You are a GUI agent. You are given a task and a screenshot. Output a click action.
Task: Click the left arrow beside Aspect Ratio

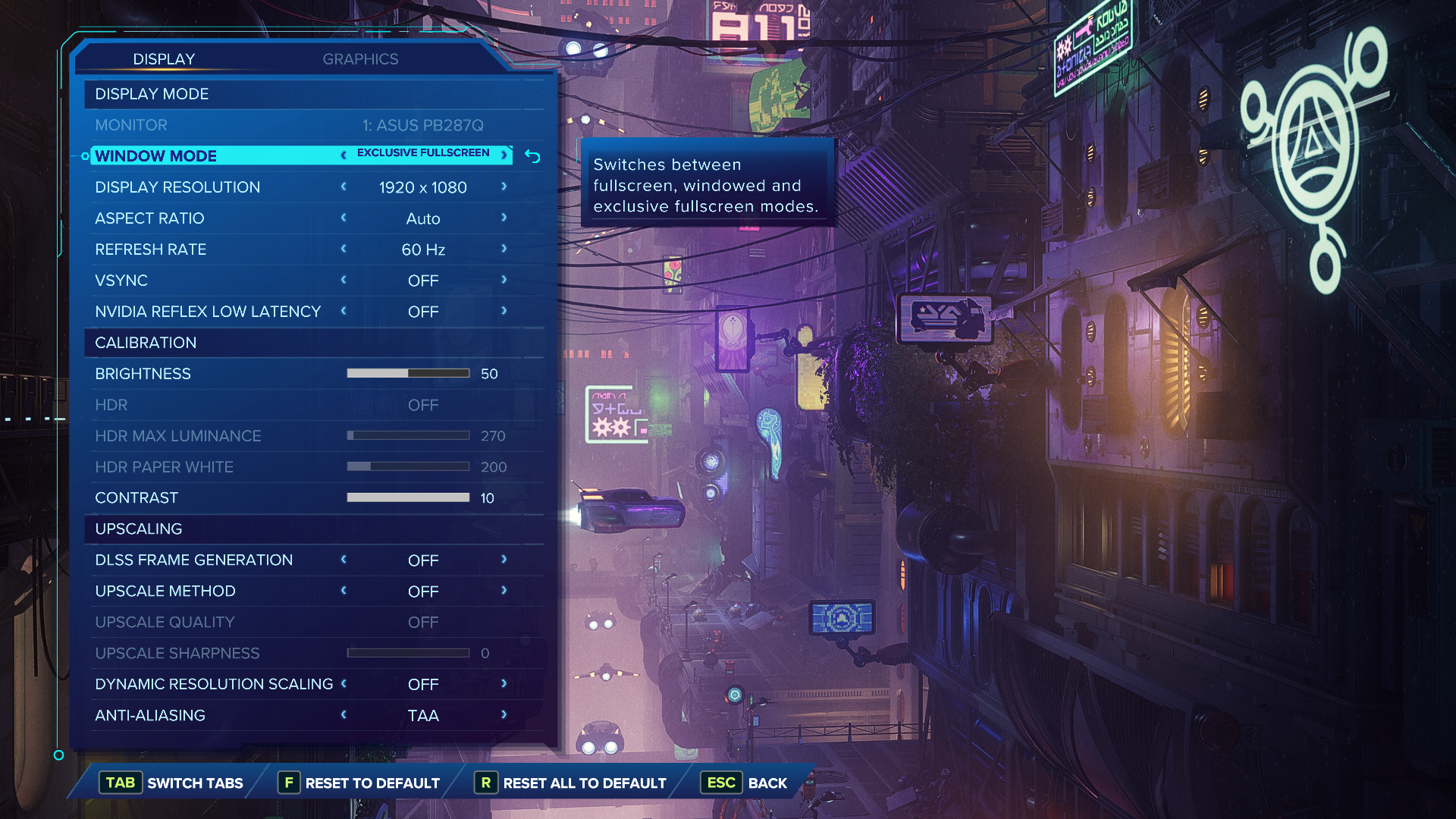344,218
